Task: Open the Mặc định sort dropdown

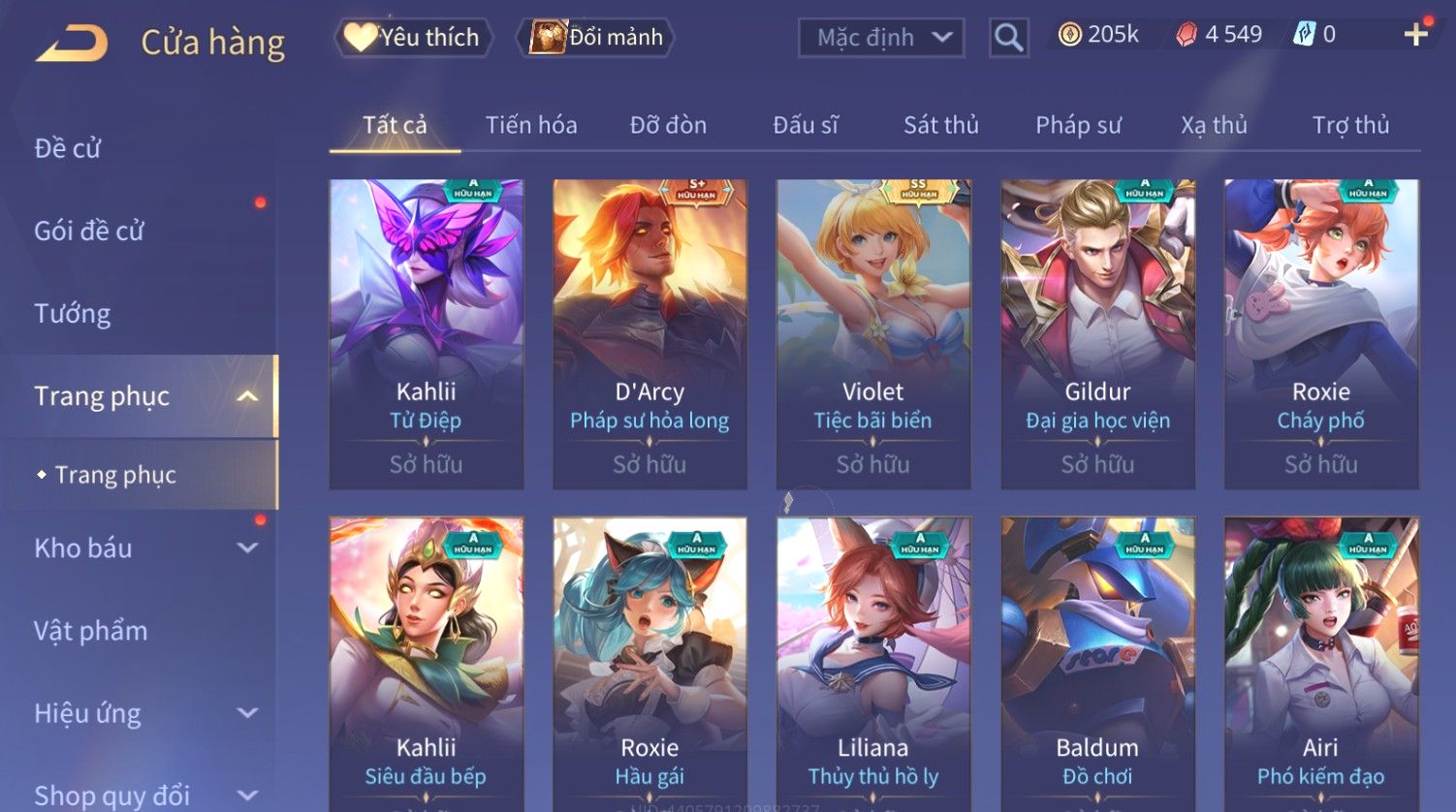Action: [881, 38]
